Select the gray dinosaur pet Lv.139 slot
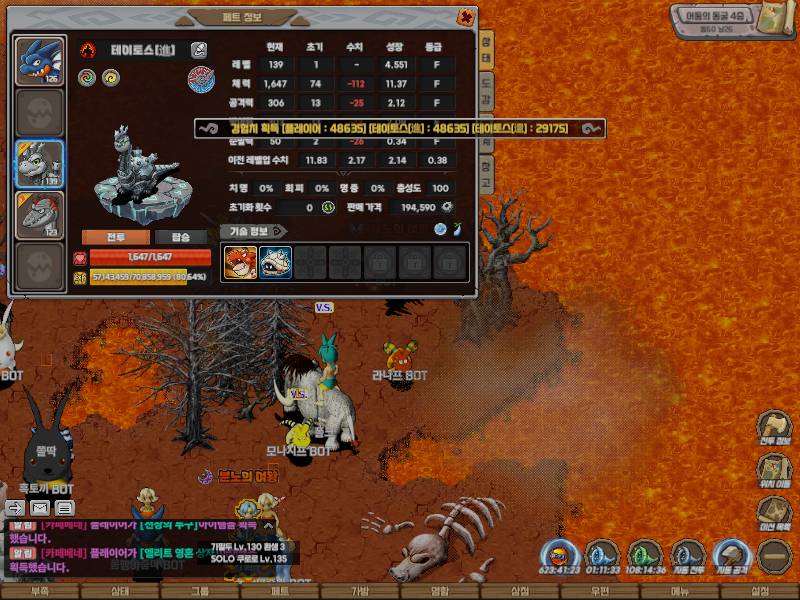This screenshot has height=600, width=800. pos(40,164)
